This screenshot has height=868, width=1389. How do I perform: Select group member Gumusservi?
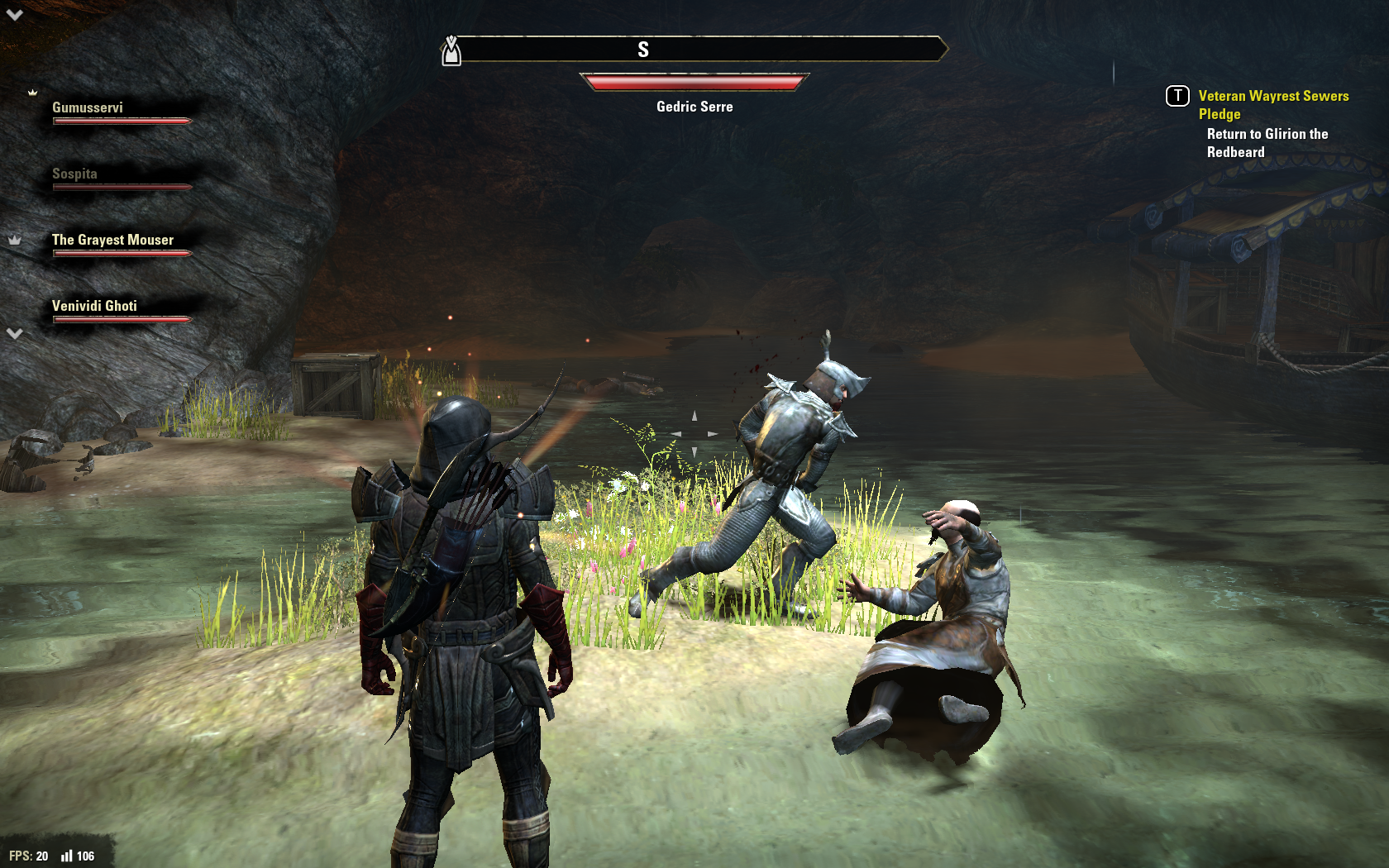[x=88, y=108]
